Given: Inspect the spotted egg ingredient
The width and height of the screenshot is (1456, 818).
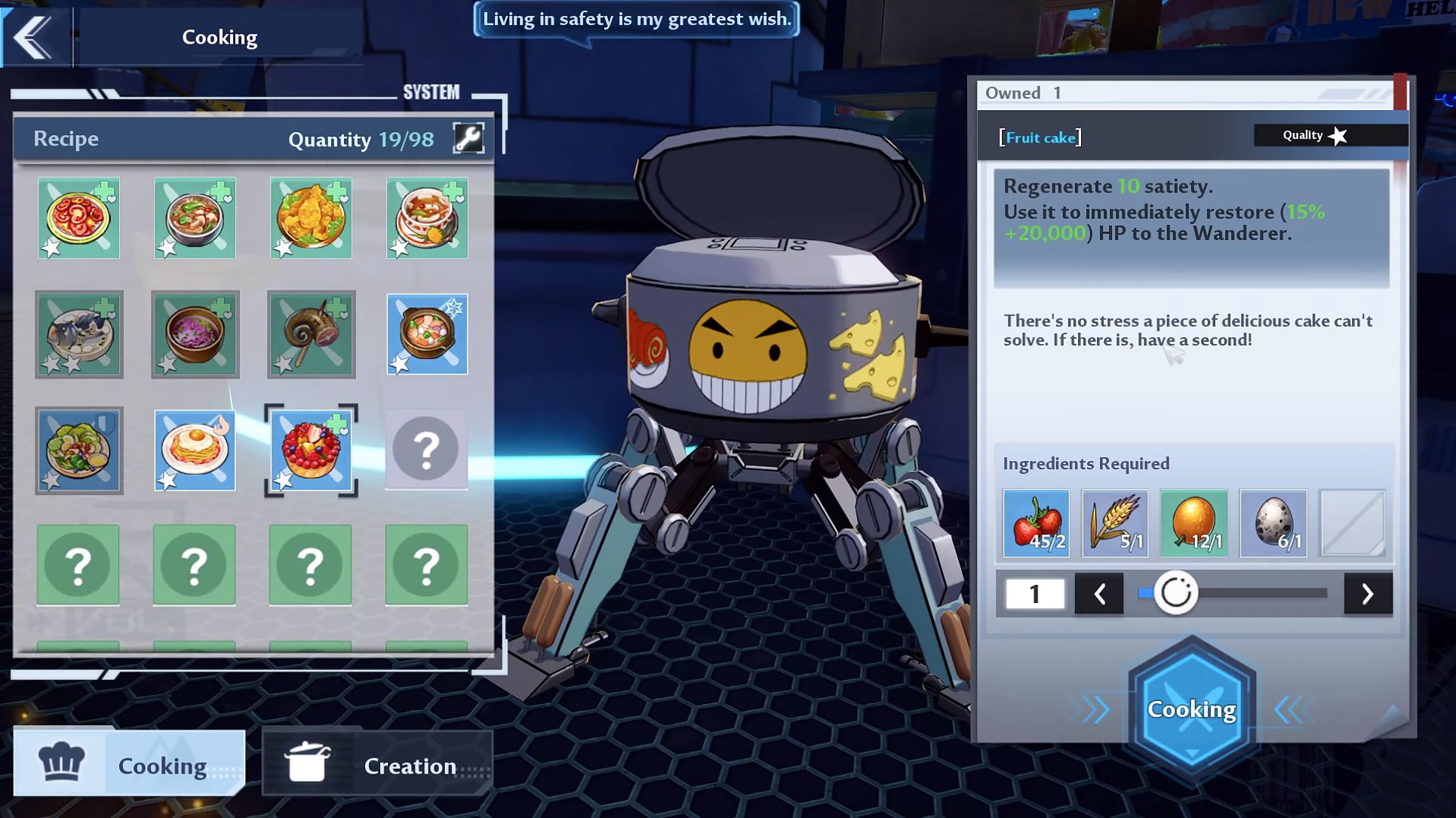Looking at the screenshot, I should (x=1273, y=523).
